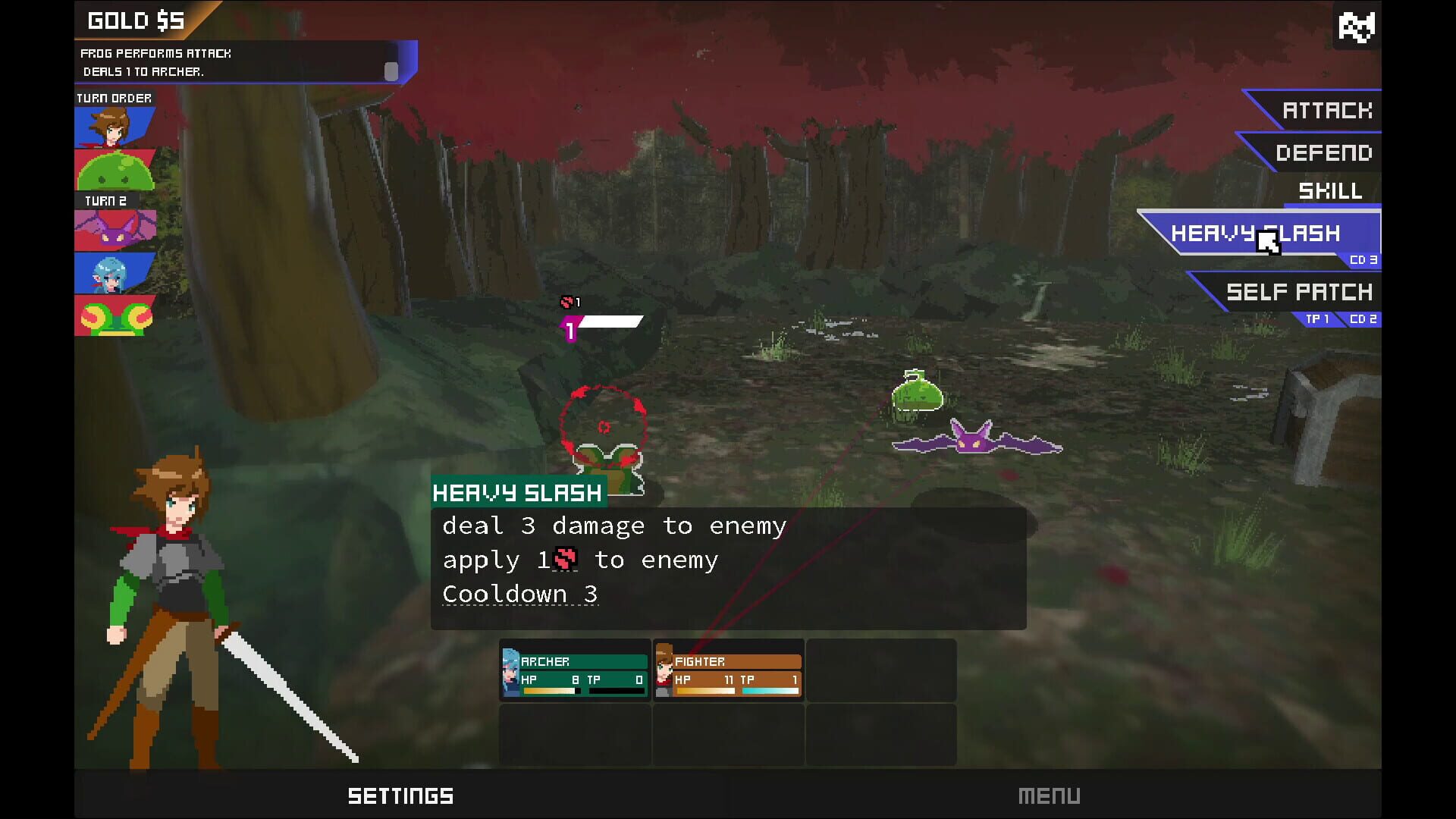Select the blue-haired Archer portrait in turn order
The width and height of the screenshot is (1456, 819).
114,273
